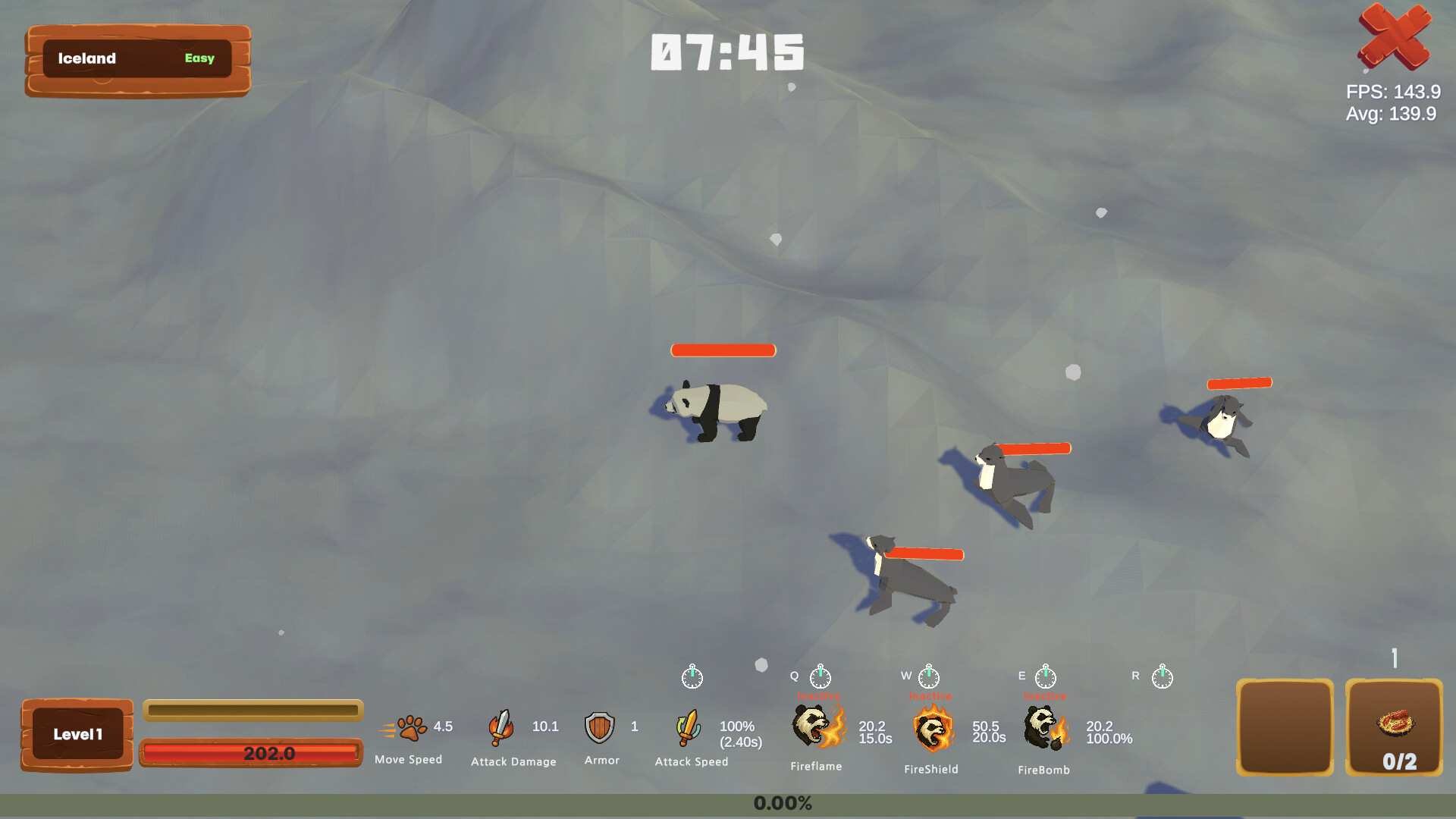Open the Iceland Easy map banner
This screenshot has height=819, width=1456.
tap(136, 59)
